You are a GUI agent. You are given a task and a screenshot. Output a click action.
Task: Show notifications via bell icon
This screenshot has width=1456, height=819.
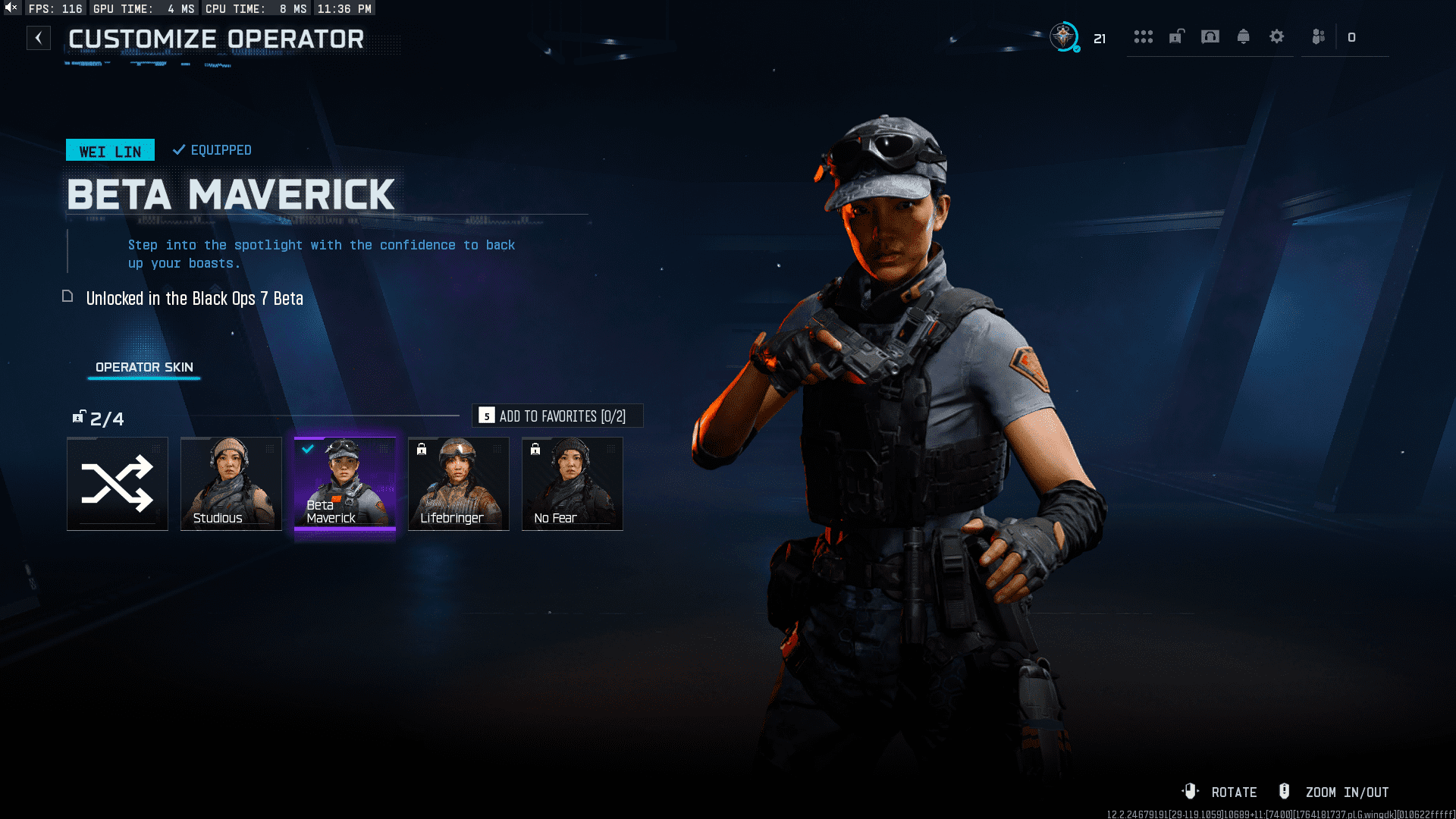click(x=1244, y=36)
